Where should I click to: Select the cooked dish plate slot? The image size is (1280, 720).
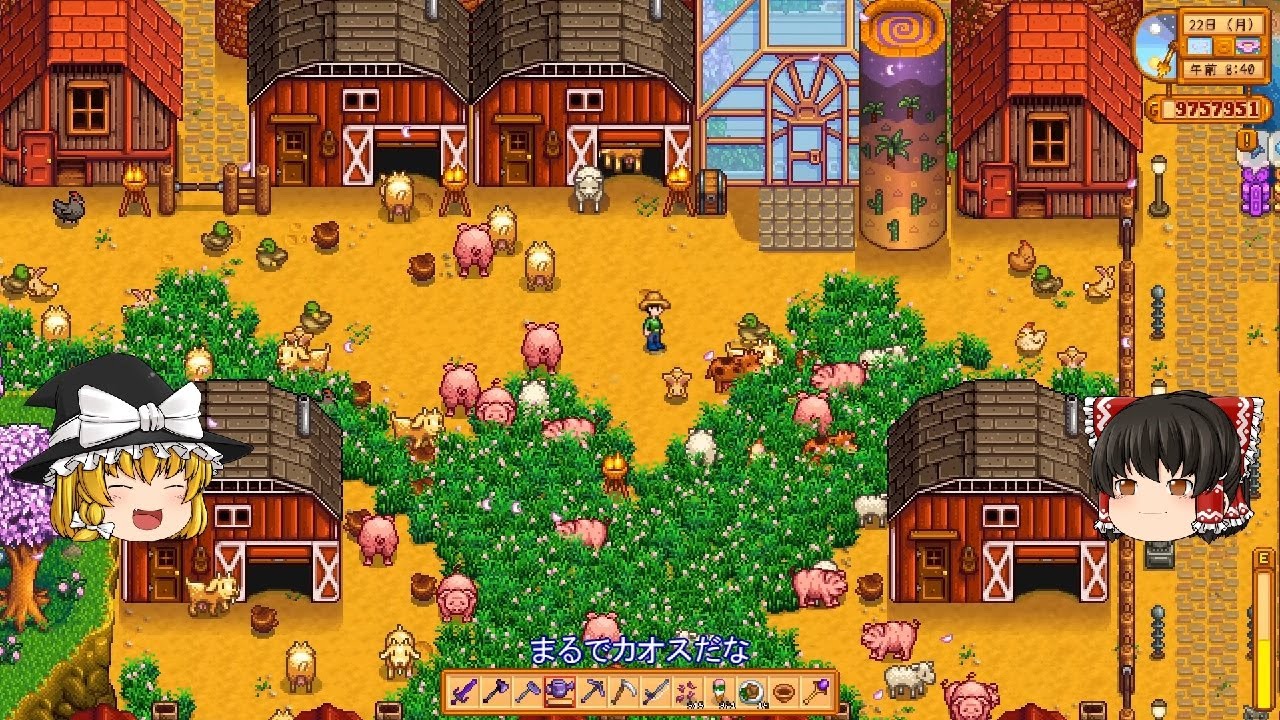(x=750, y=692)
